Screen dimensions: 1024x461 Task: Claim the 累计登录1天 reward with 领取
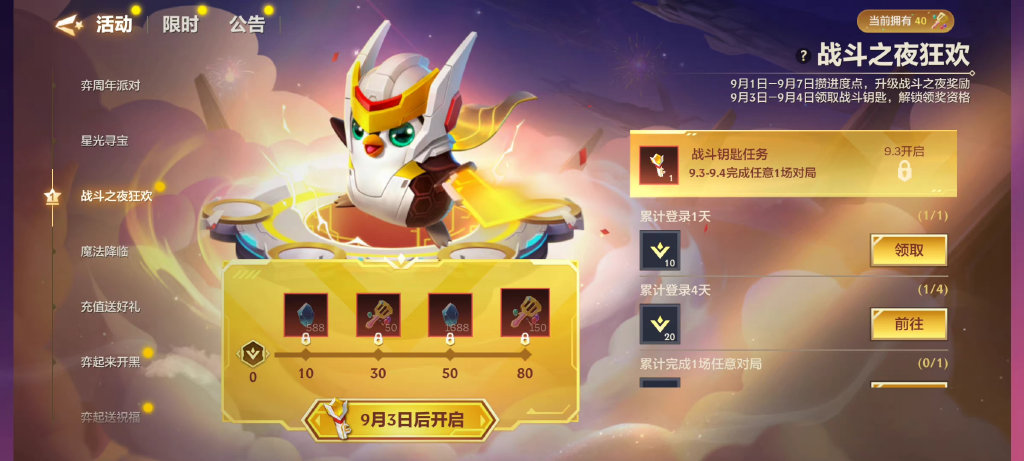908,251
